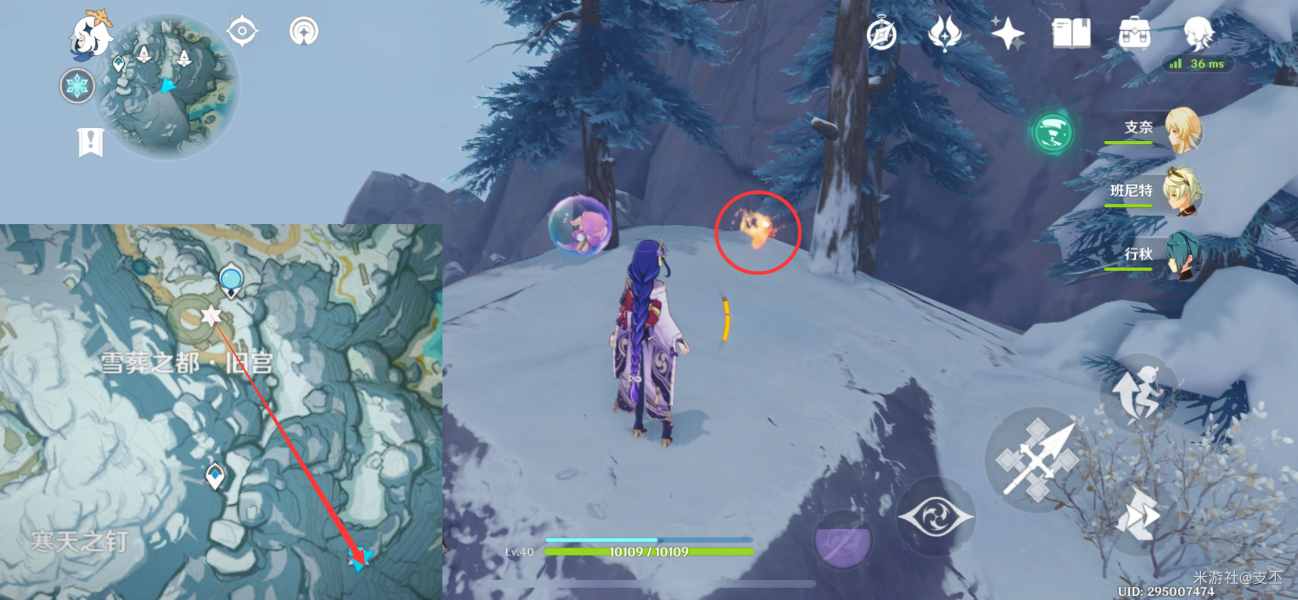Switch to party member 行秋

coord(1183,255)
